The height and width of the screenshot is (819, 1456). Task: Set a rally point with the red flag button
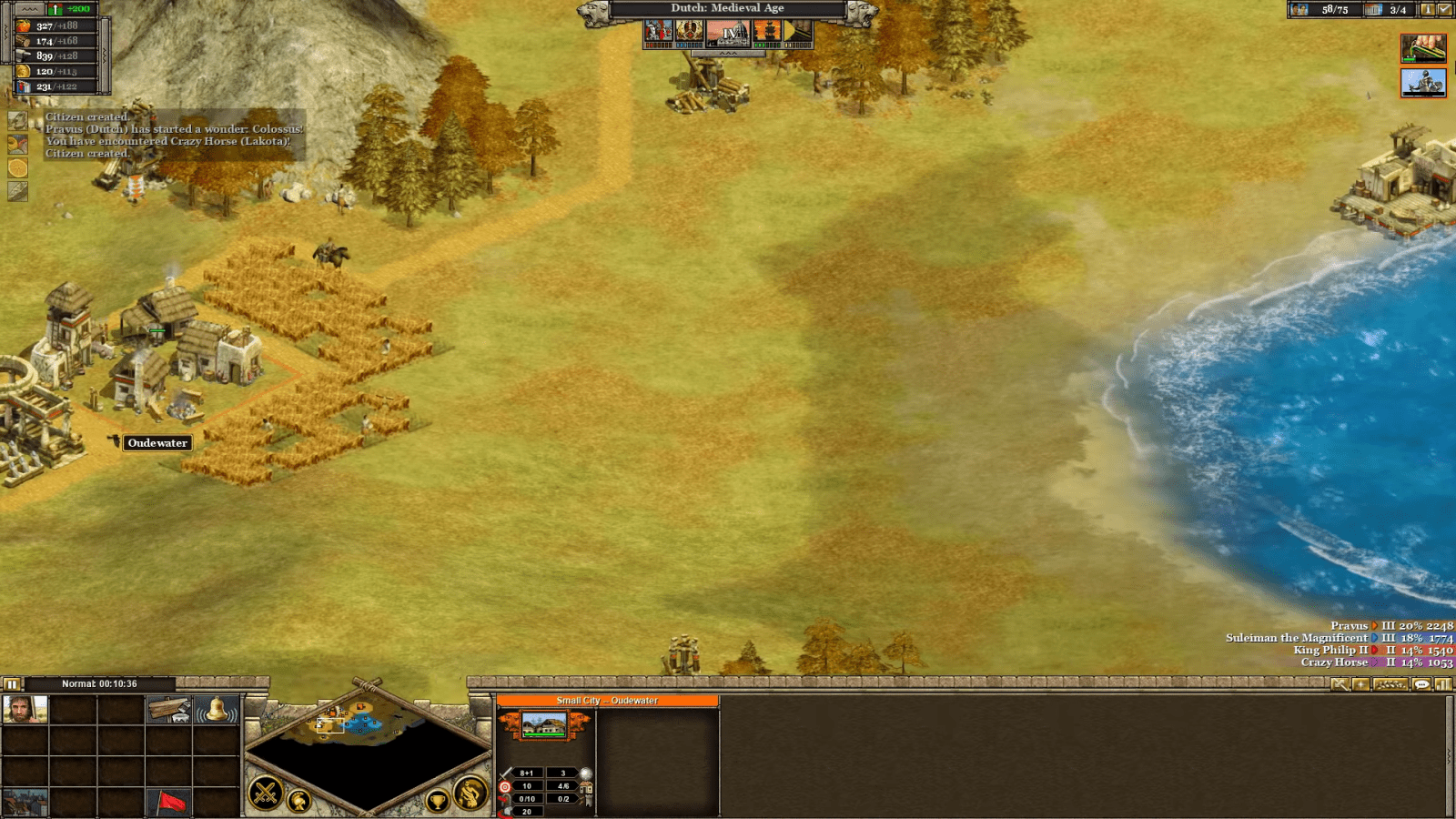coord(171,801)
